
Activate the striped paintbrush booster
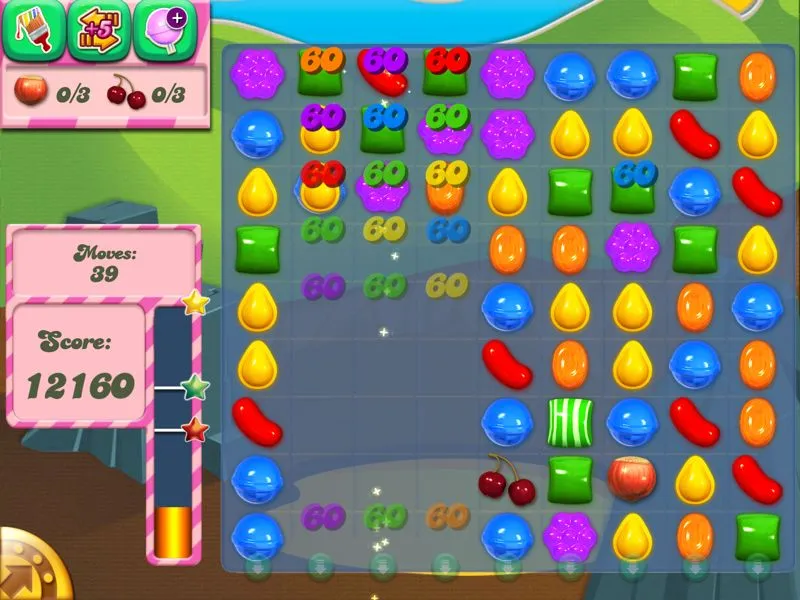(32, 31)
